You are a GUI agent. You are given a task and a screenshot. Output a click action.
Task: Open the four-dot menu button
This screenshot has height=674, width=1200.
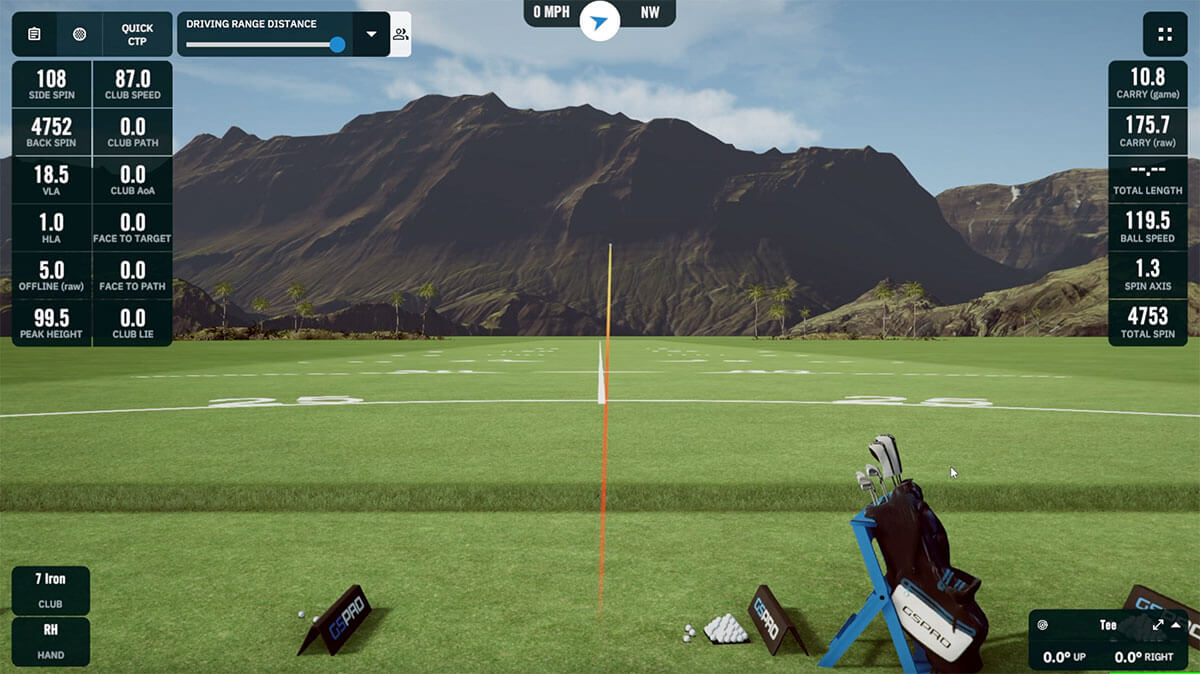click(x=1165, y=34)
